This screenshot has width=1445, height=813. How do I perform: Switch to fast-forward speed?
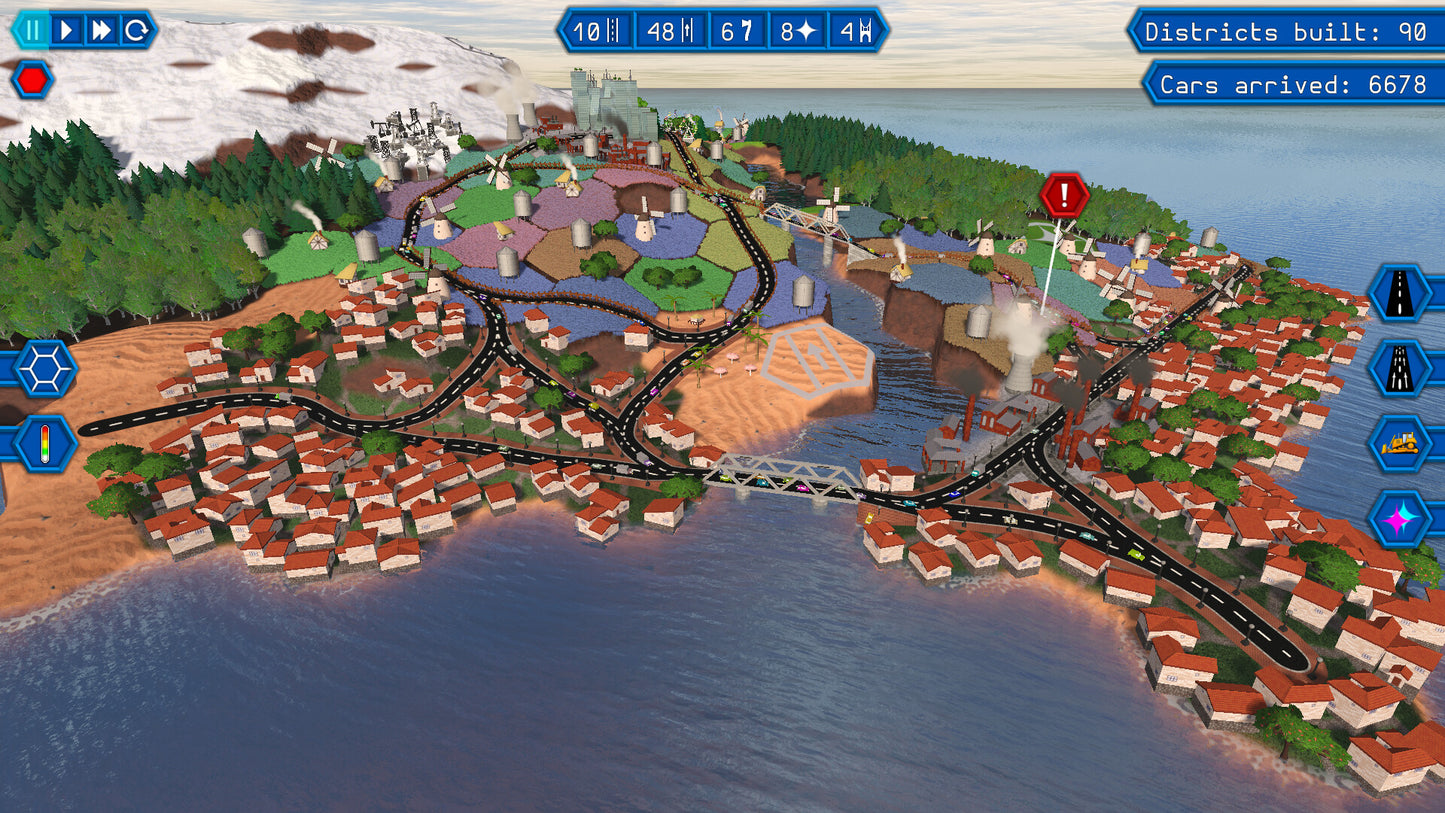(101, 30)
